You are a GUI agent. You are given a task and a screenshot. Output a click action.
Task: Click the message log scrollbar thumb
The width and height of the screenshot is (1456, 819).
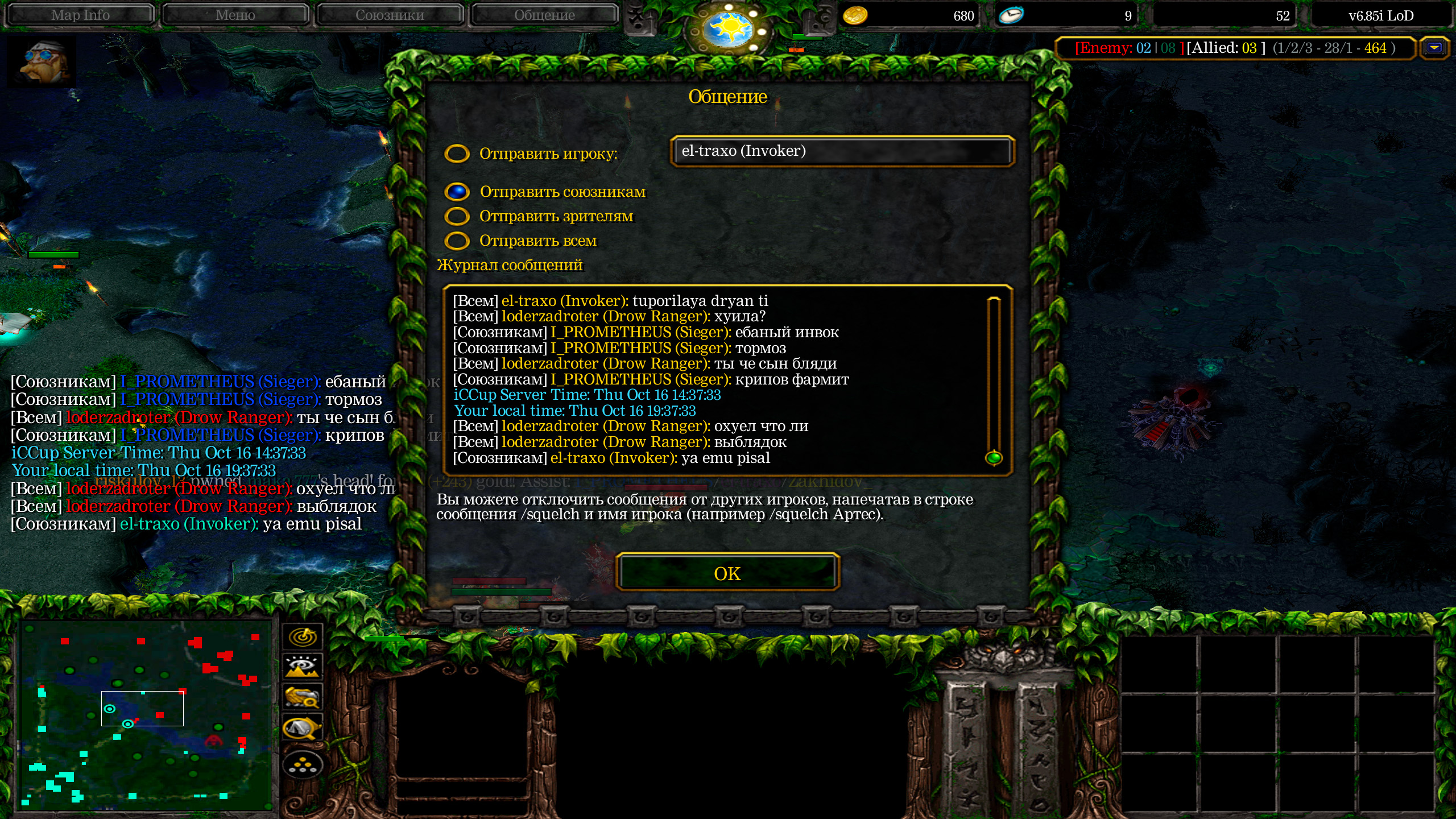tap(994, 457)
